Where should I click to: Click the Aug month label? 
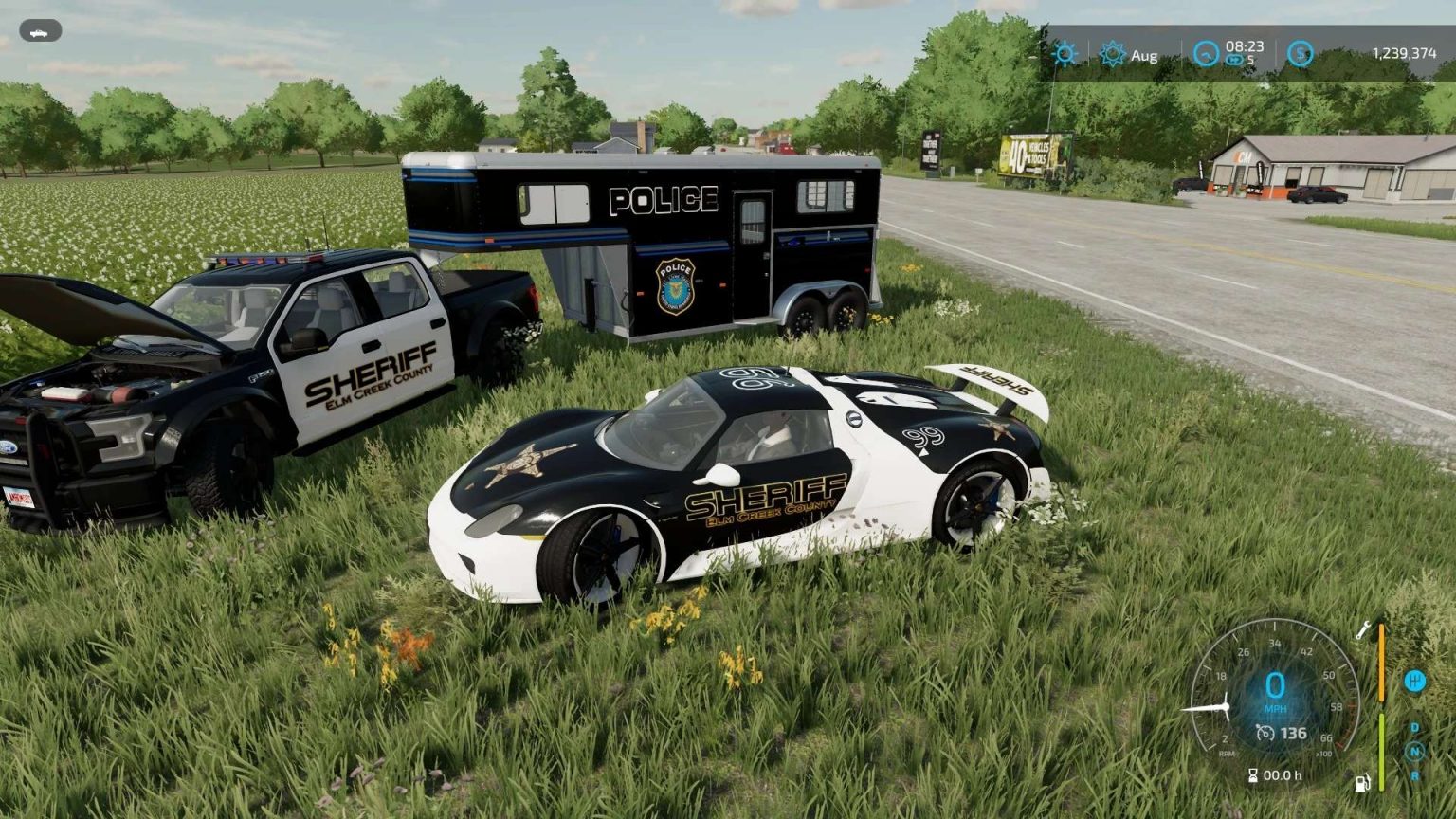coord(1145,55)
